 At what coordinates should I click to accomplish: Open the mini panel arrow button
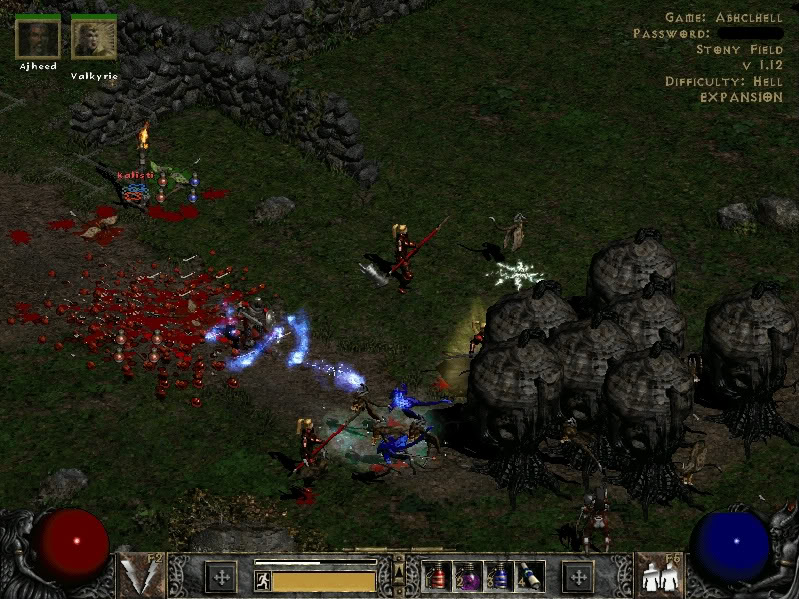click(399, 572)
